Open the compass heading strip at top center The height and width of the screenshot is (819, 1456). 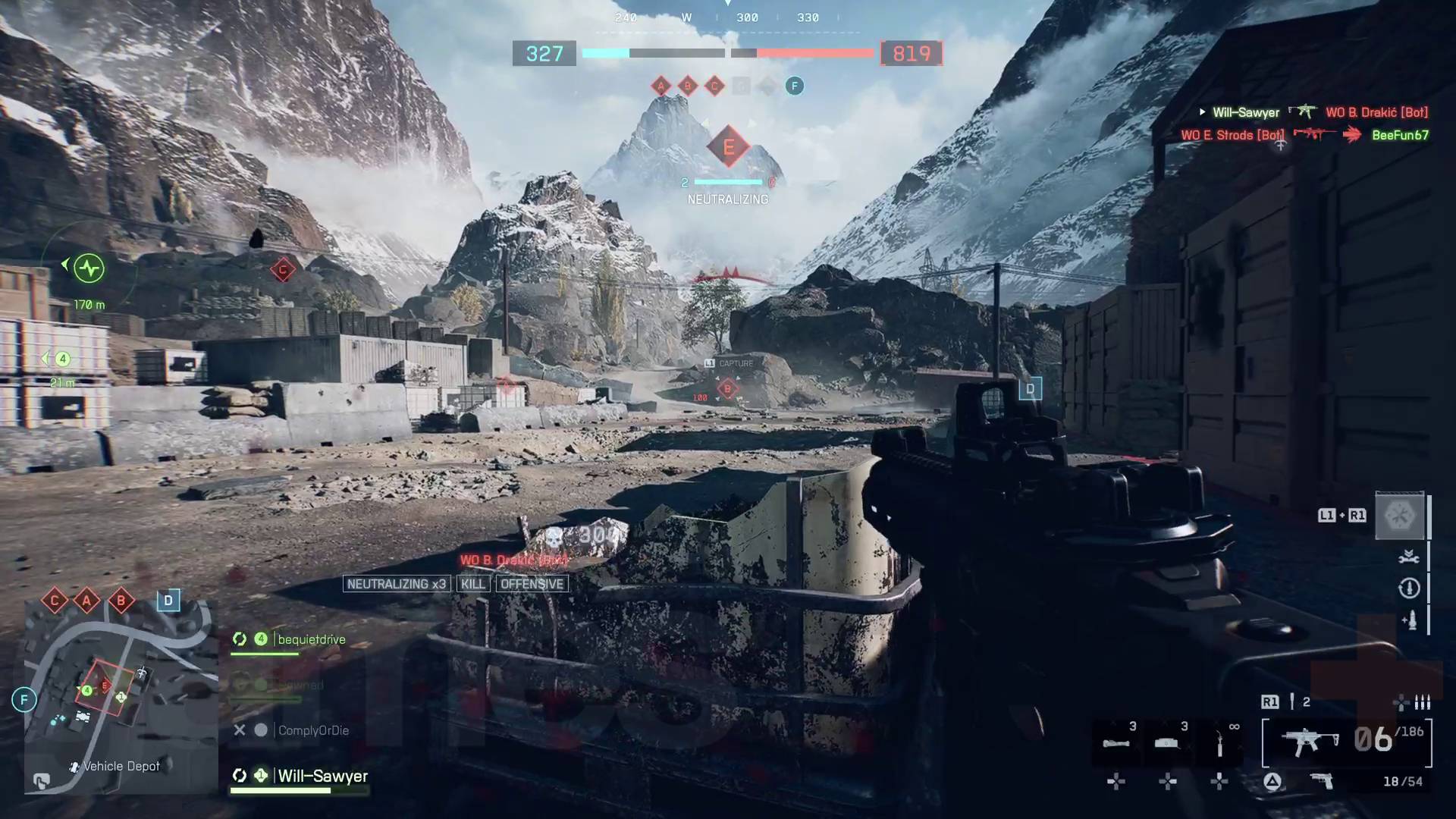pos(728,17)
